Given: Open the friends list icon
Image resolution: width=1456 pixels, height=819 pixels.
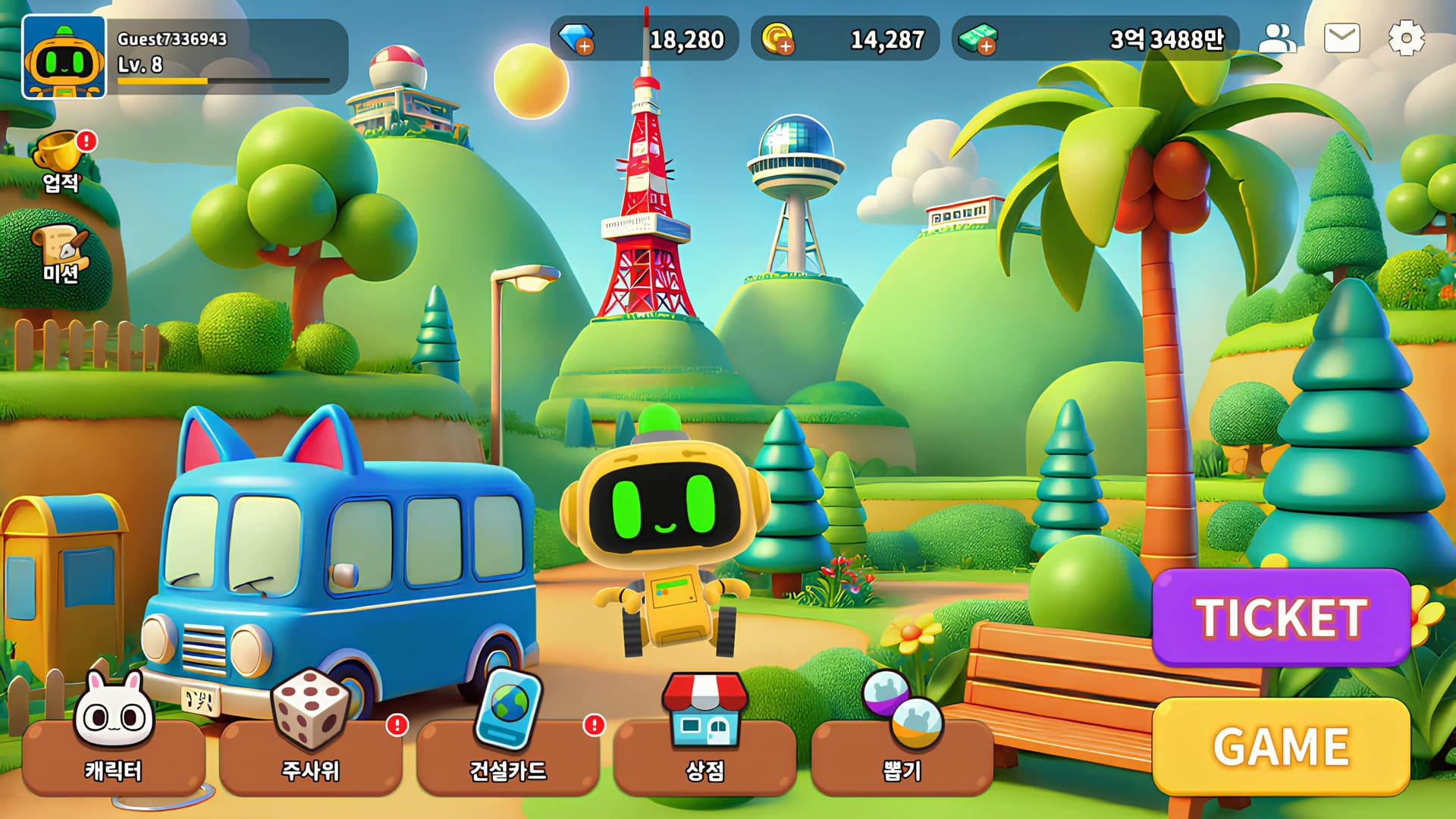Looking at the screenshot, I should coord(1277,39).
